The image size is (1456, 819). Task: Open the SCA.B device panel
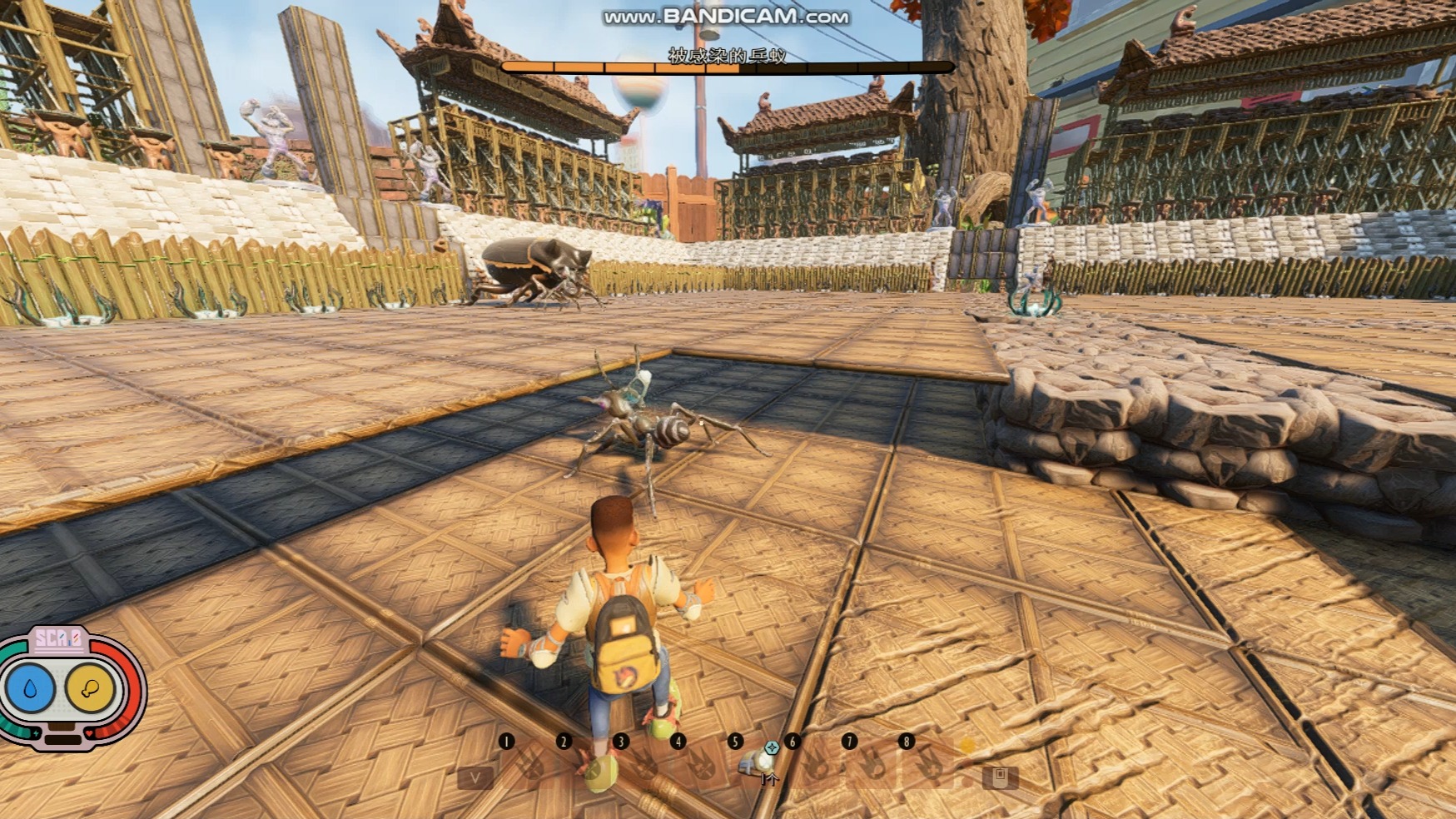click(x=57, y=639)
